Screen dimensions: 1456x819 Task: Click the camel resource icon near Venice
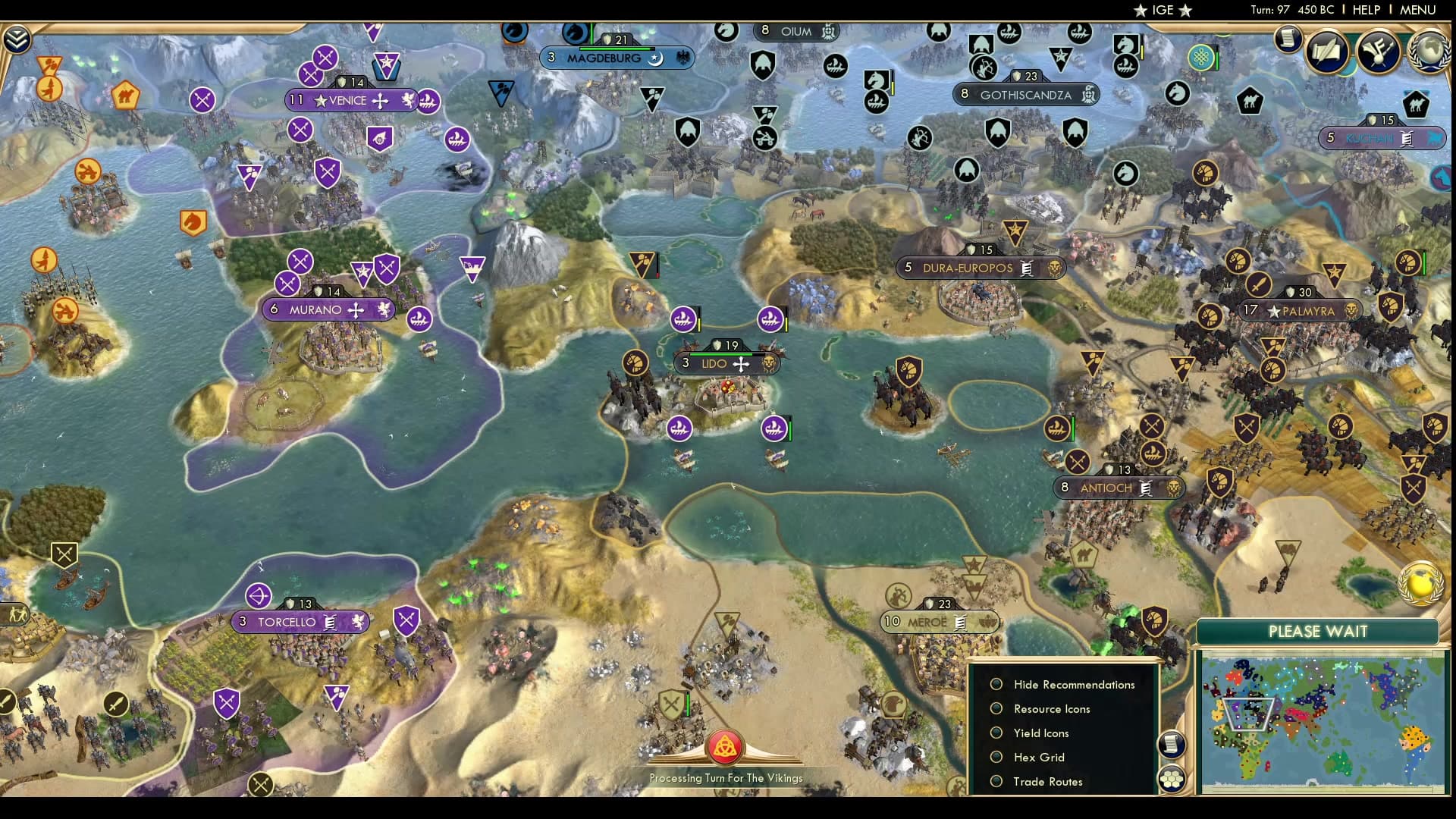coord(126,97)
